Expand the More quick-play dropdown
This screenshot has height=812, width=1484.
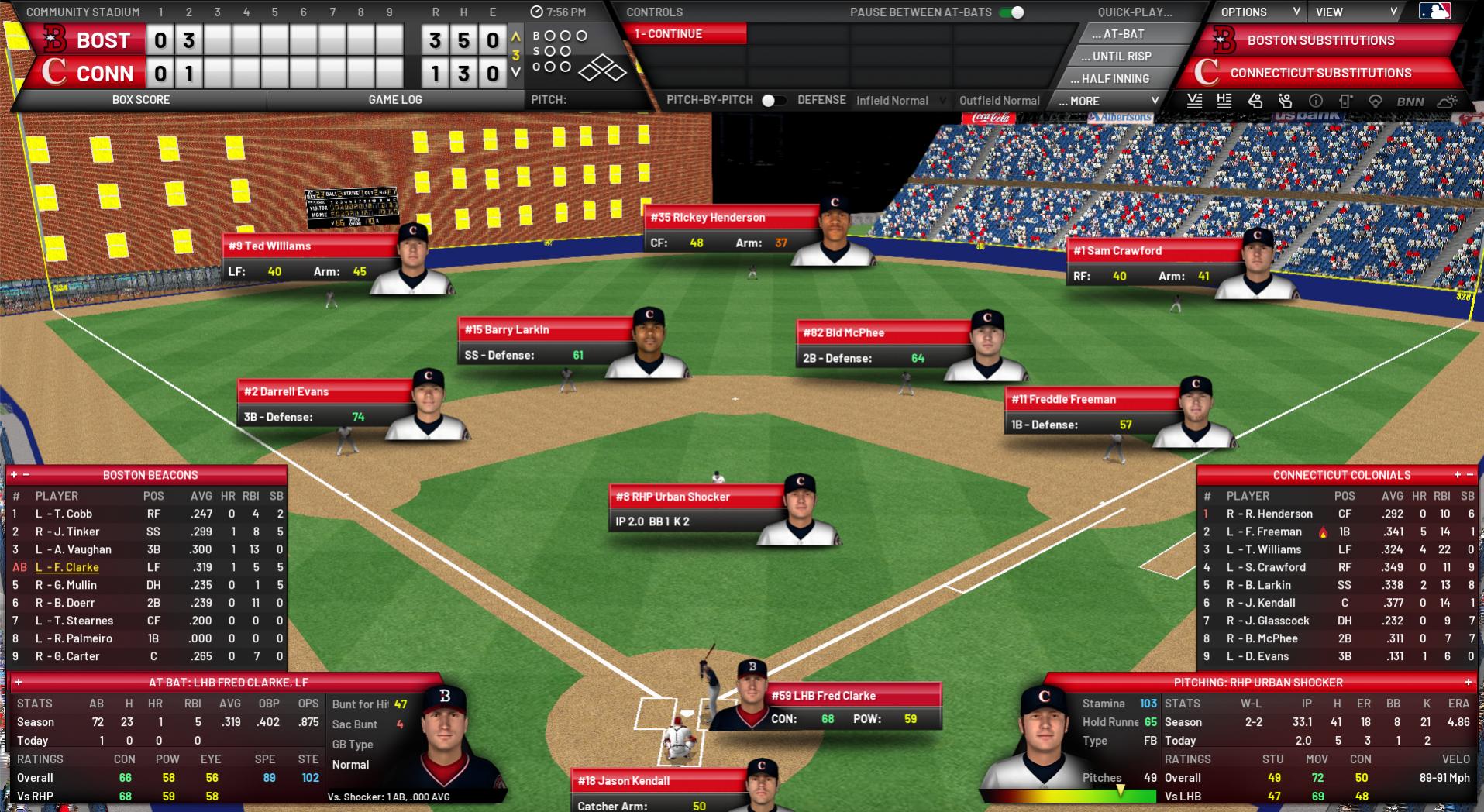click(1108, 101)
